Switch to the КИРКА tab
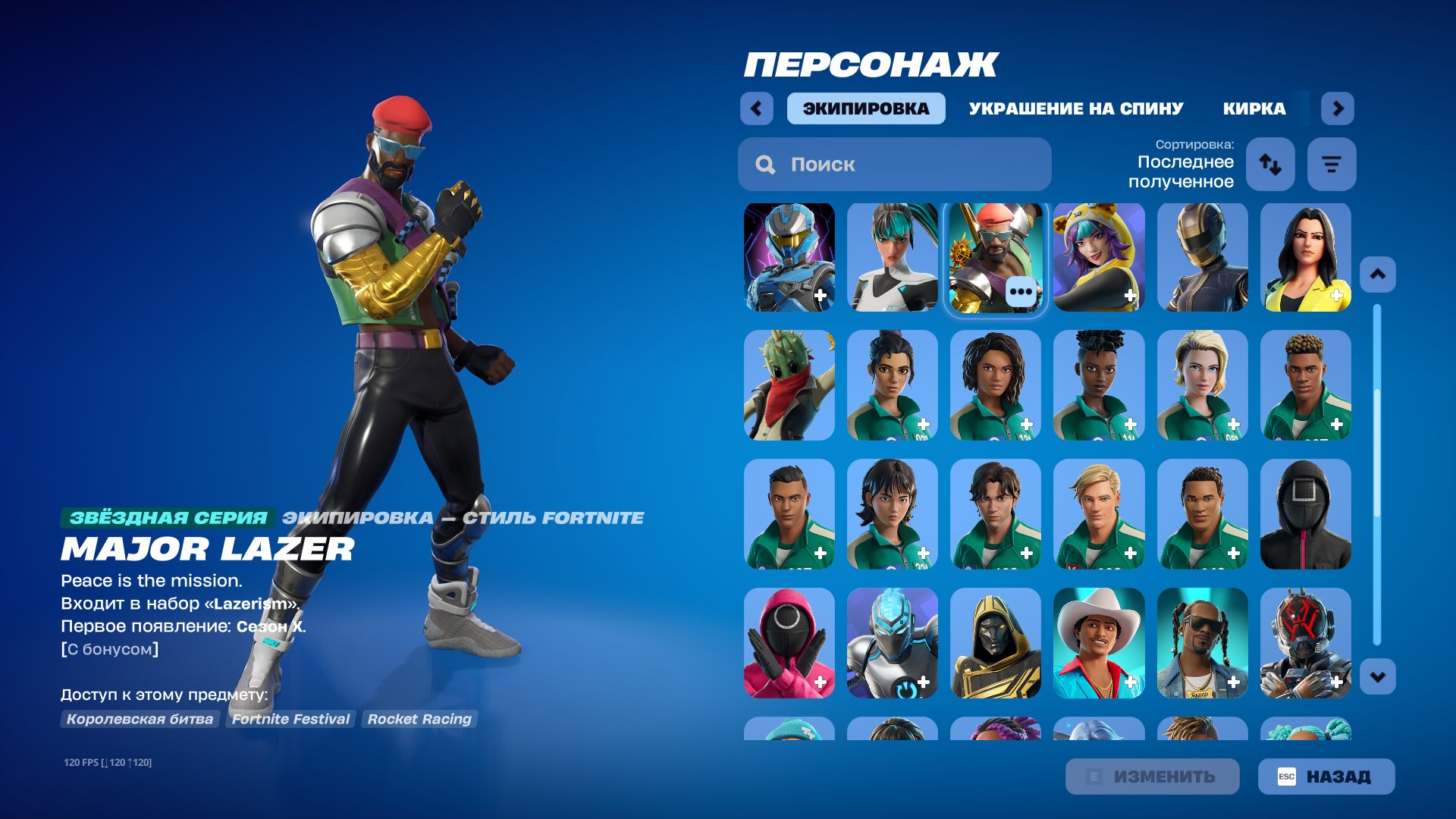This screenshot has height=819, width=1456. point(1255,108)
